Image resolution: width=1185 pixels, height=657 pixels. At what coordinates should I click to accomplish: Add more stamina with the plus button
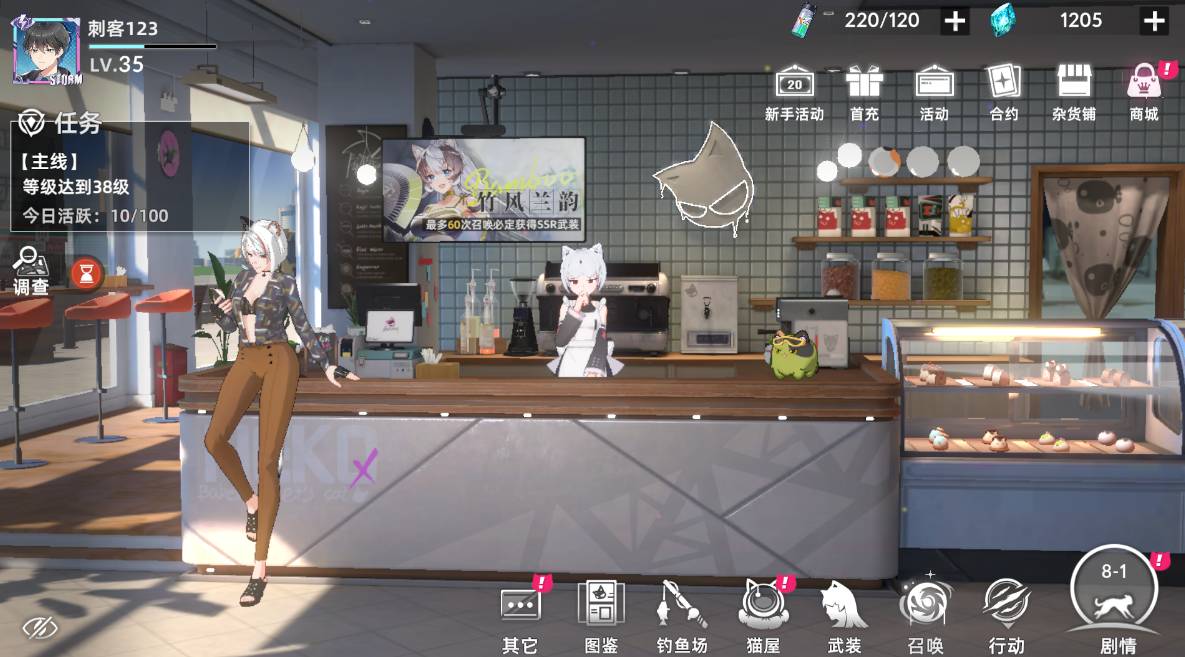click(x=955, y=21)
